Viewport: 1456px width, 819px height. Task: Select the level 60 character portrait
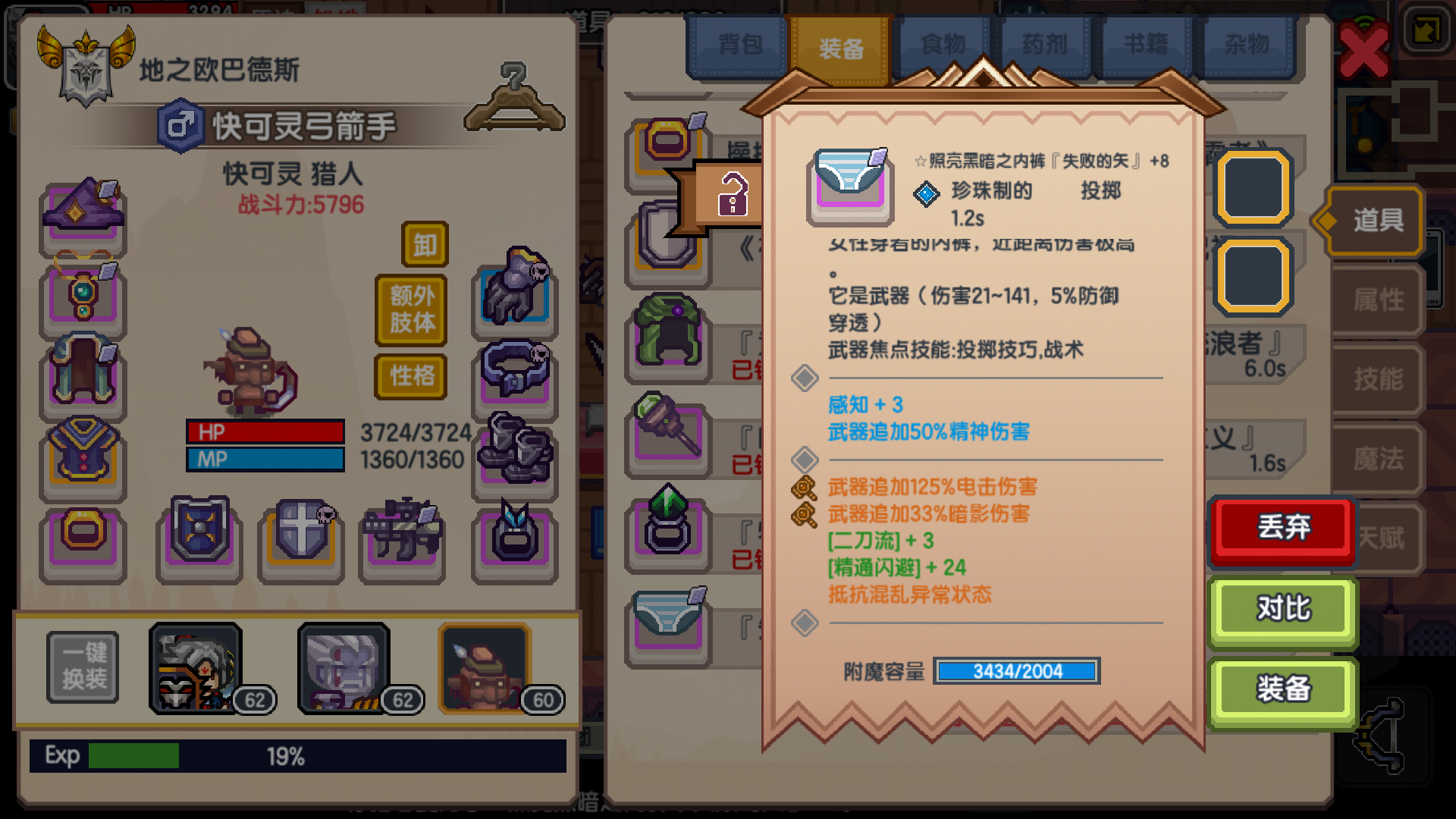click(x=484, y=667)
